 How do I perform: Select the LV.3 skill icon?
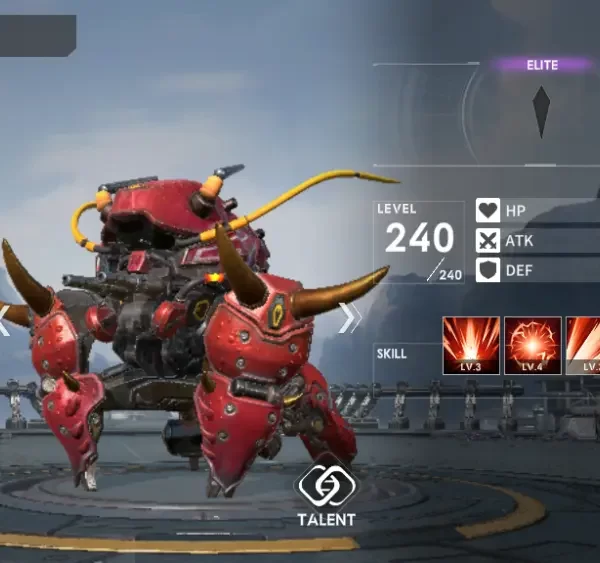pyautogui.click(x=471, y=345)
